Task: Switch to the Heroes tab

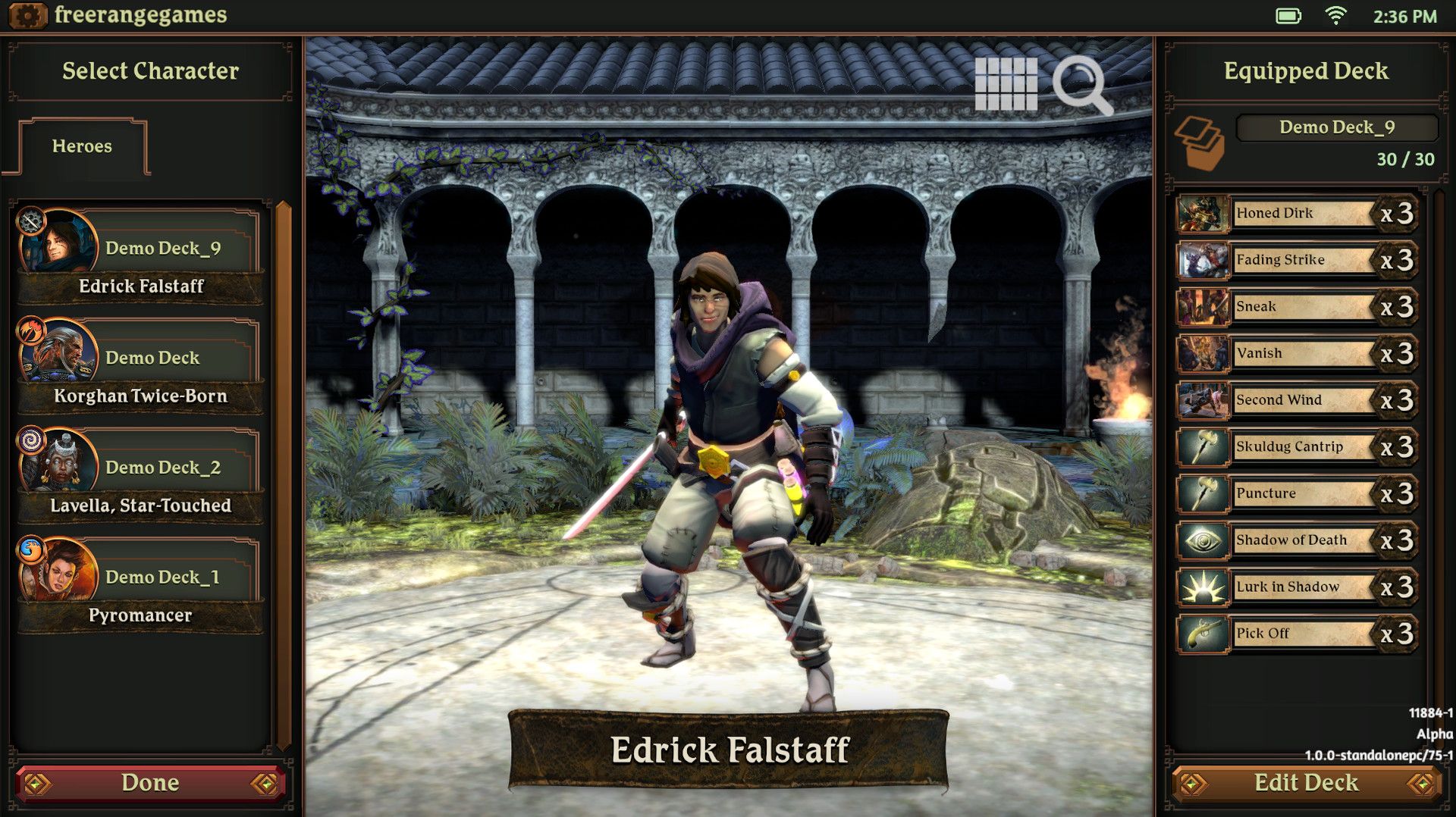Action: pyautogui.click(x=81, y=147)
